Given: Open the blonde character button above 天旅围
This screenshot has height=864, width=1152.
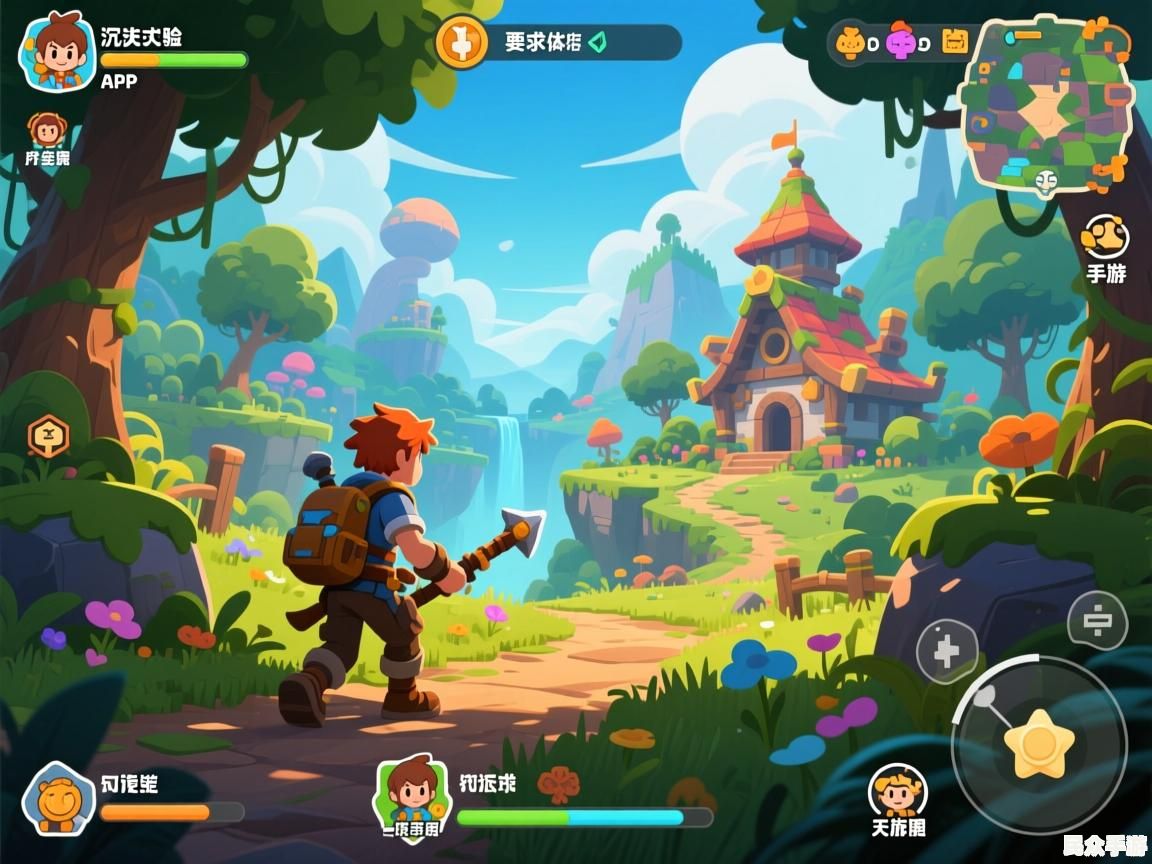Looking at the screenshot, I should click(x=897, y=791).
